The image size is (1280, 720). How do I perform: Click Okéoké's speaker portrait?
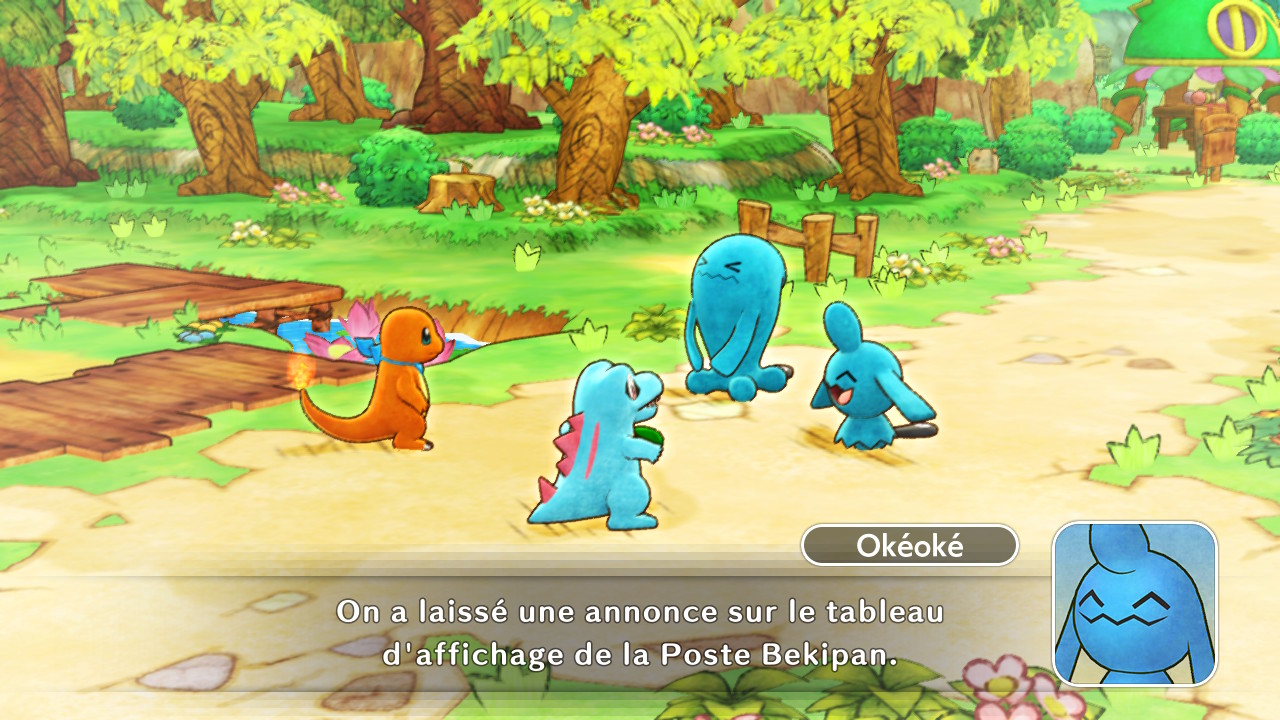(1135, 603)
